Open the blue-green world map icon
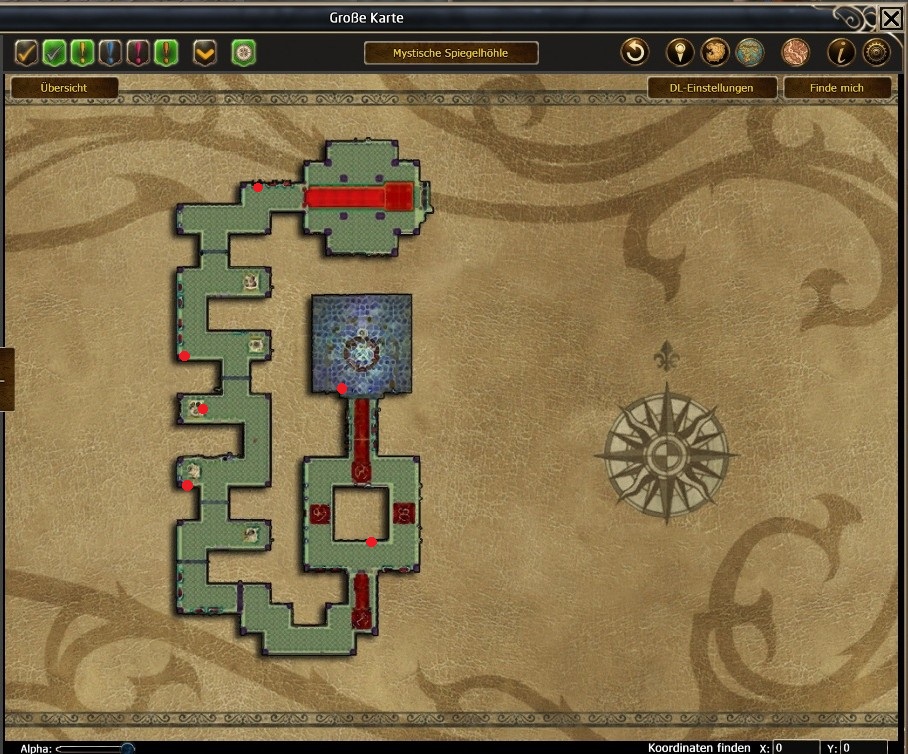 [x=749, y=52]
